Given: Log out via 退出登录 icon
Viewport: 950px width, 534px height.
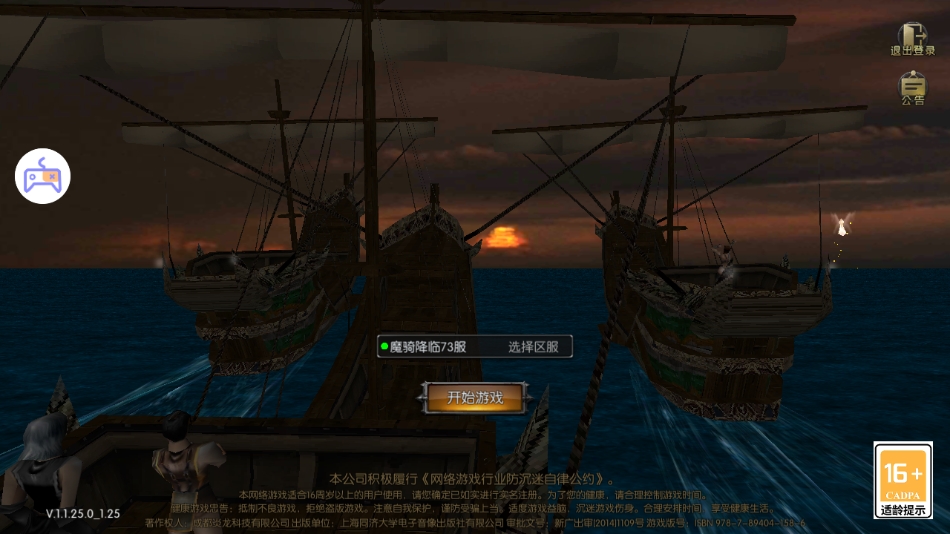Looking at the screenshot, I should pyautogui.click(x=912, y=40).
